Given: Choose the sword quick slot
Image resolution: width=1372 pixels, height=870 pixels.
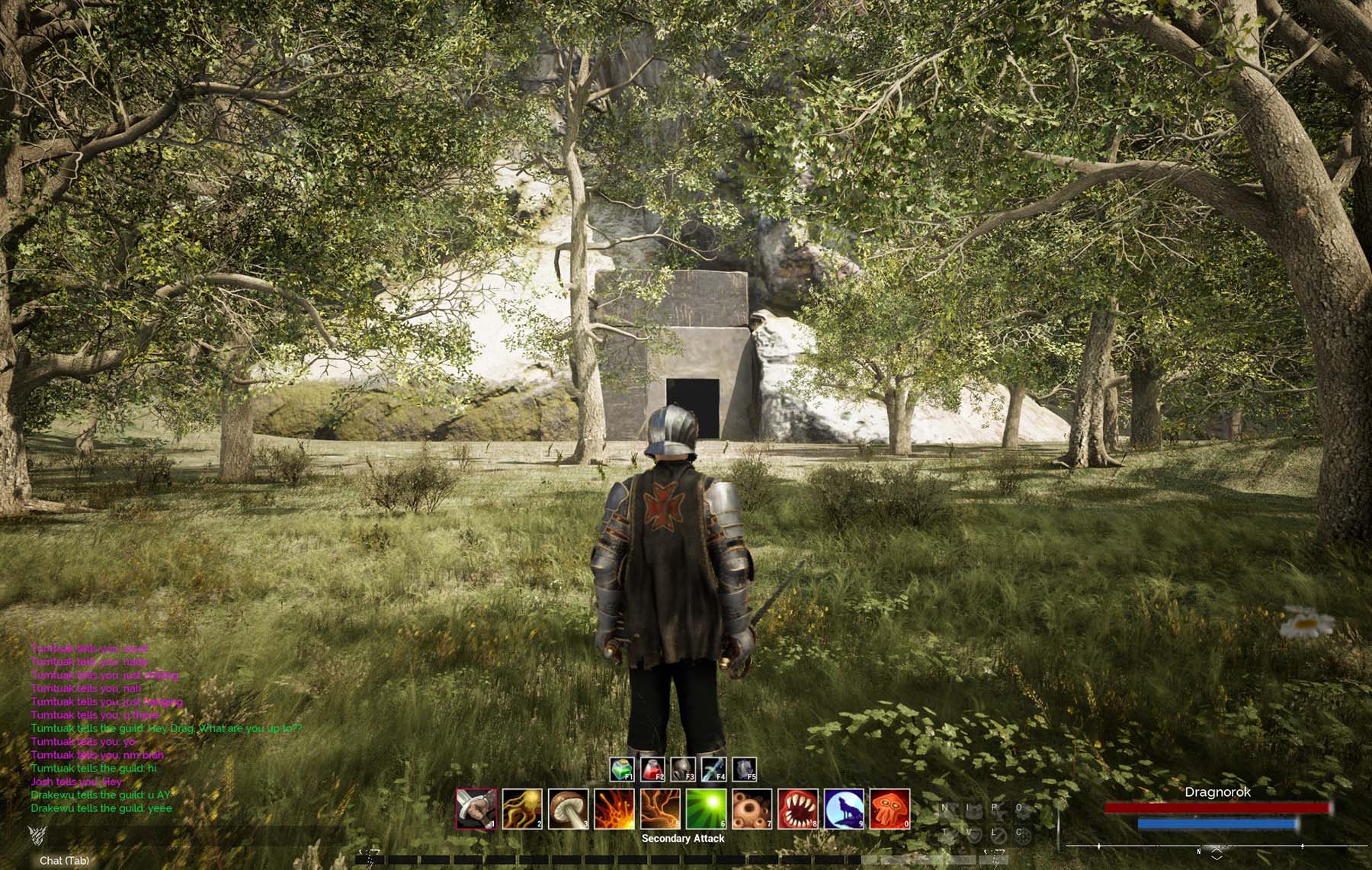Looking at the screenshot, I should click(x=713, y=769).
